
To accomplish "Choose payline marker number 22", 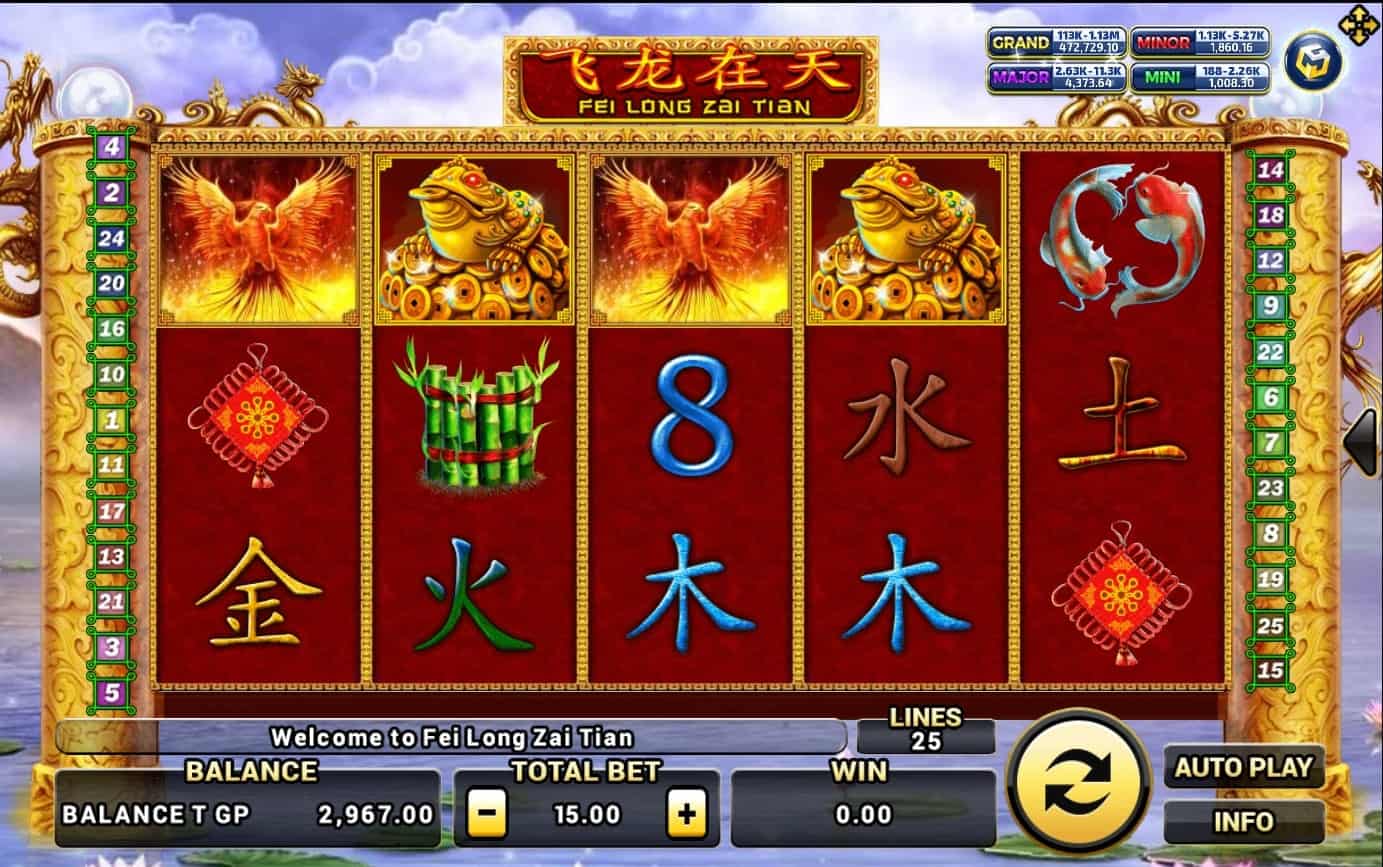I will (1270, 352).
